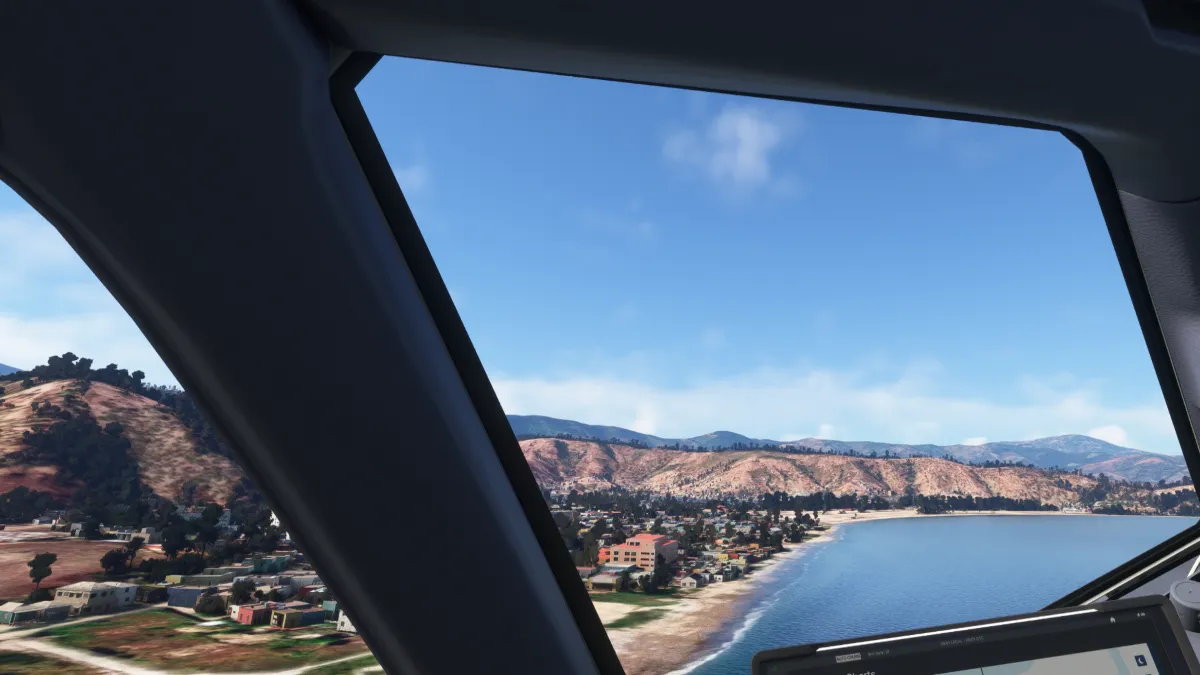This screenshot has width=1200, height=675.
Task: Toggle the tablet's moon night-mode icon
Action: click(1141, 661)
